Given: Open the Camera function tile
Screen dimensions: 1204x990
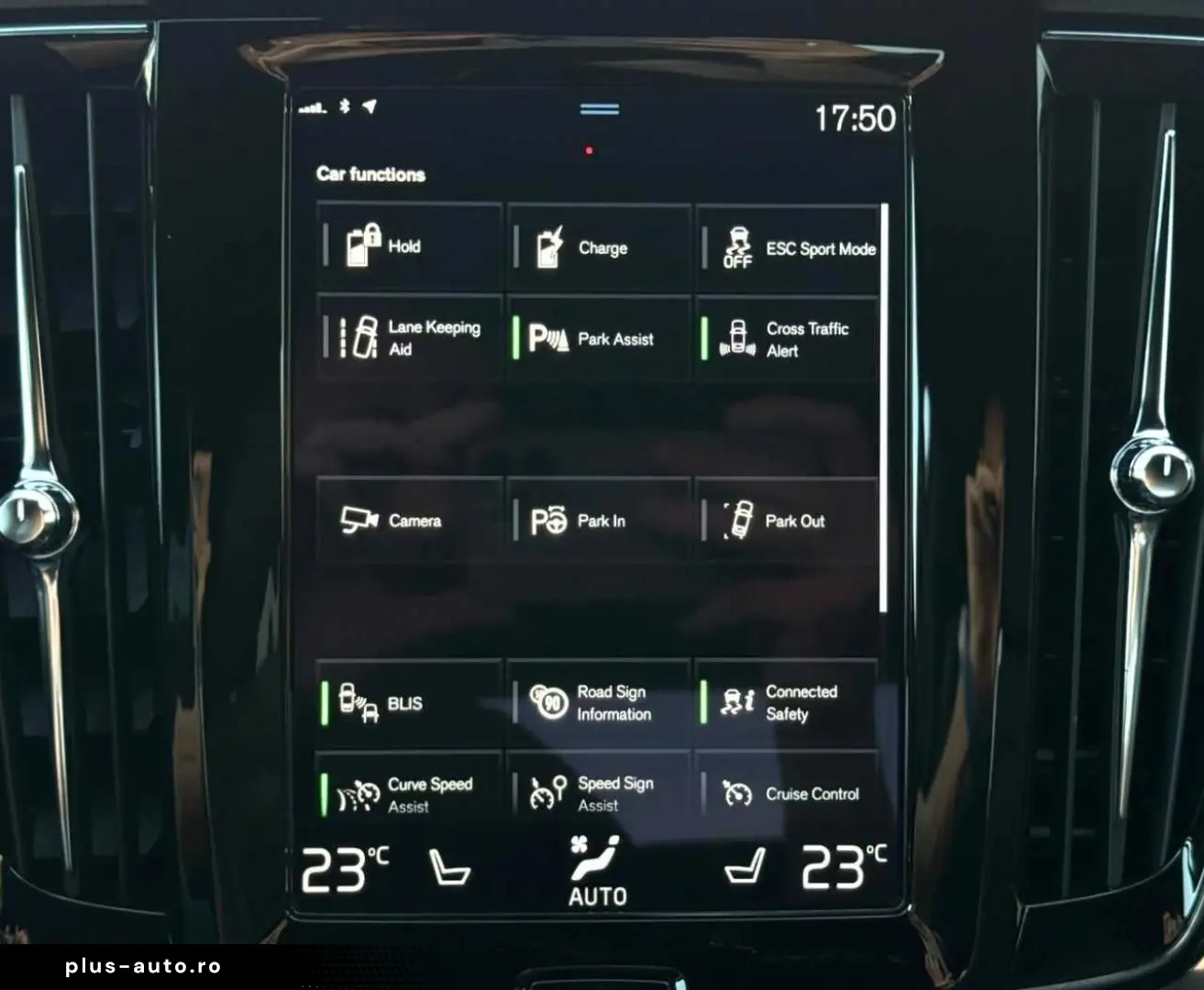Looking at the screenshot, I should [409, 521].
